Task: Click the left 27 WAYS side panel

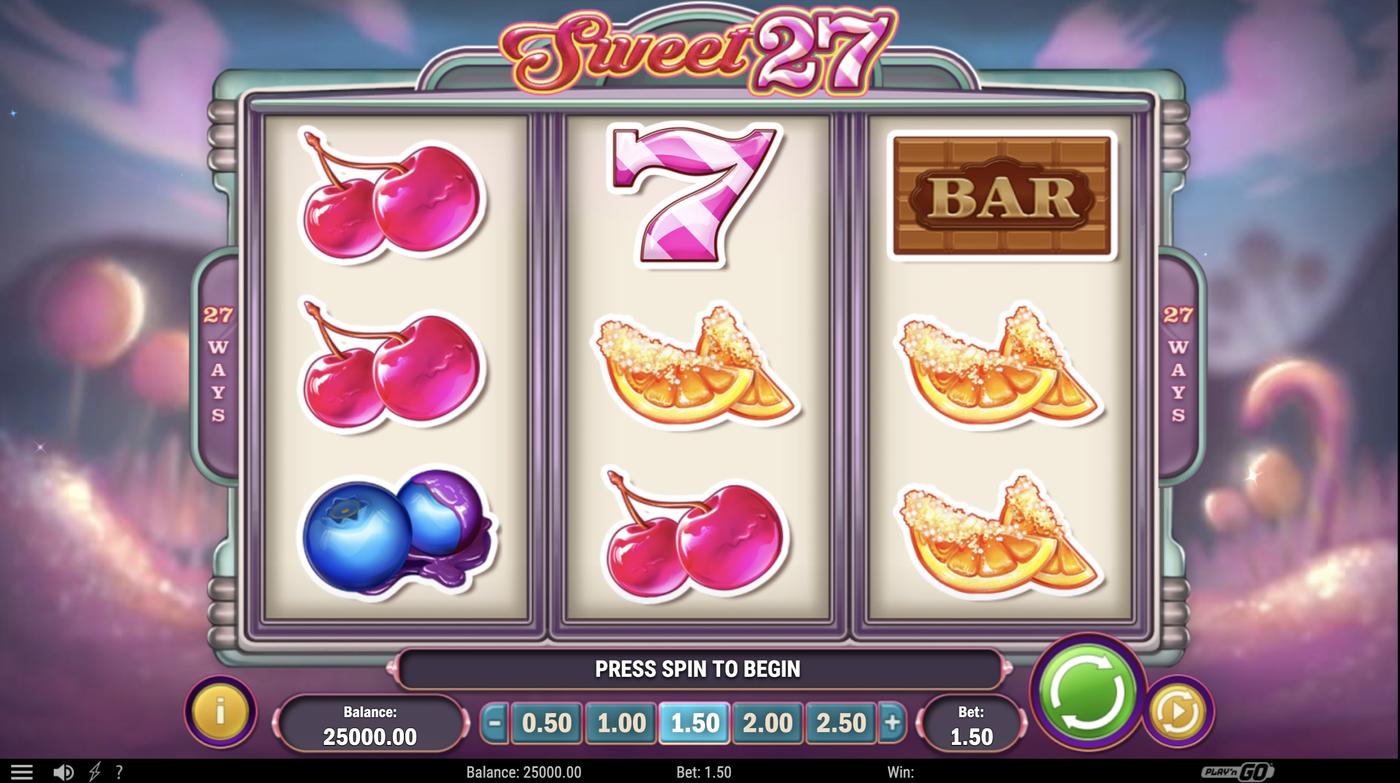Action: [x=220, y=360]
